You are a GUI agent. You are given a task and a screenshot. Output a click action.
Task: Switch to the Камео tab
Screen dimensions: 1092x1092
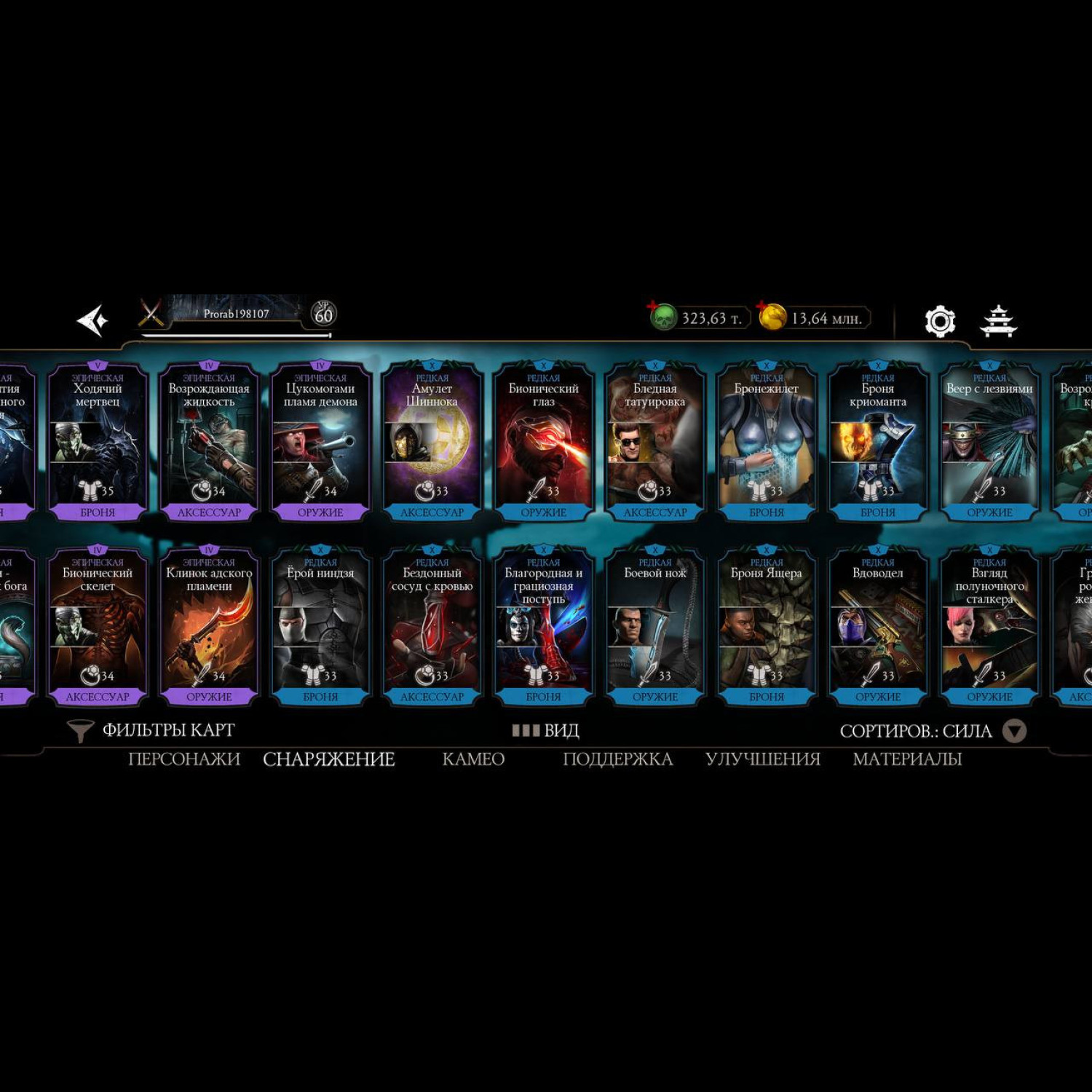tap(473, 759)
